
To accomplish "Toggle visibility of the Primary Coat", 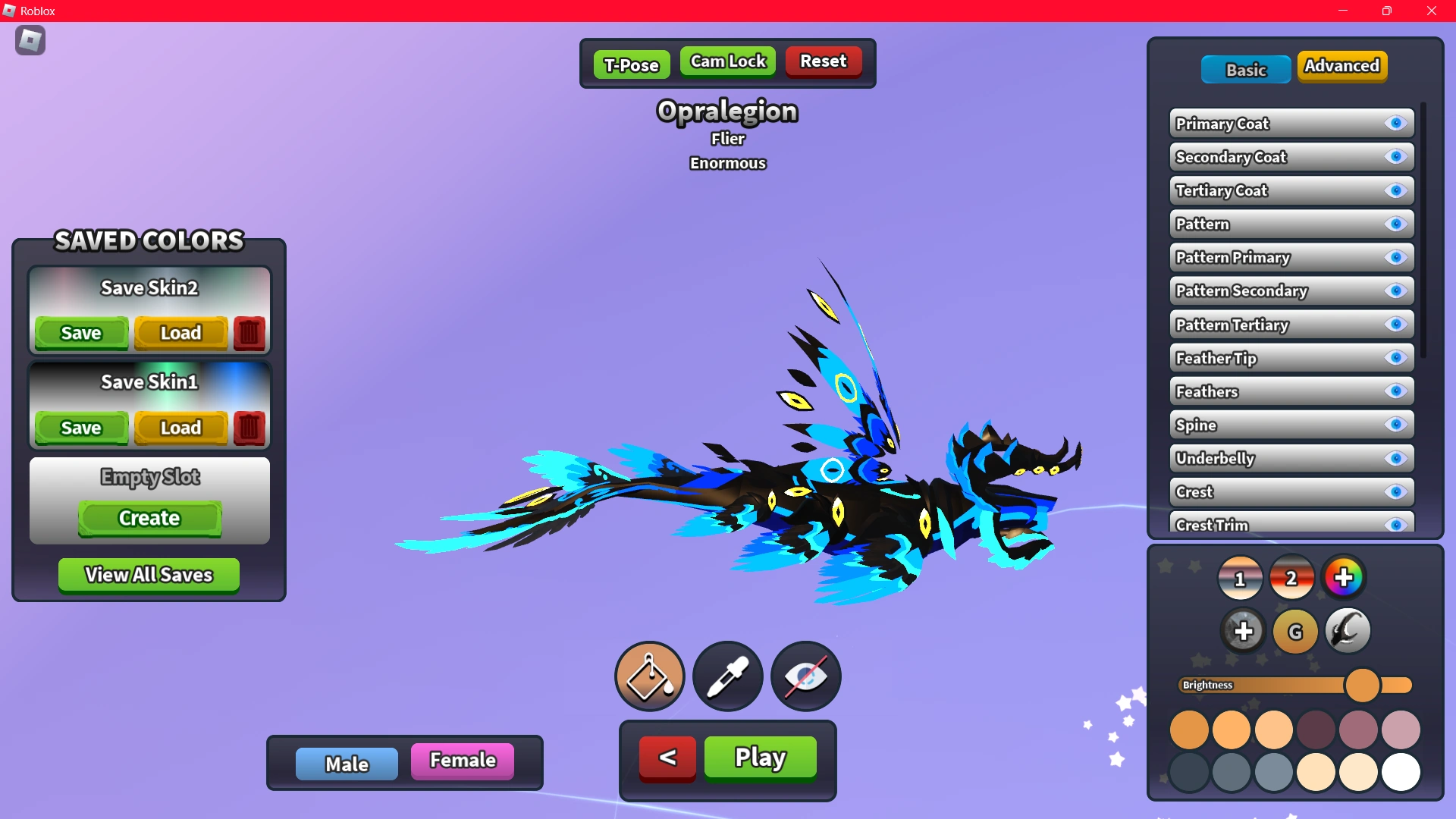I will tap(1395, 123).
